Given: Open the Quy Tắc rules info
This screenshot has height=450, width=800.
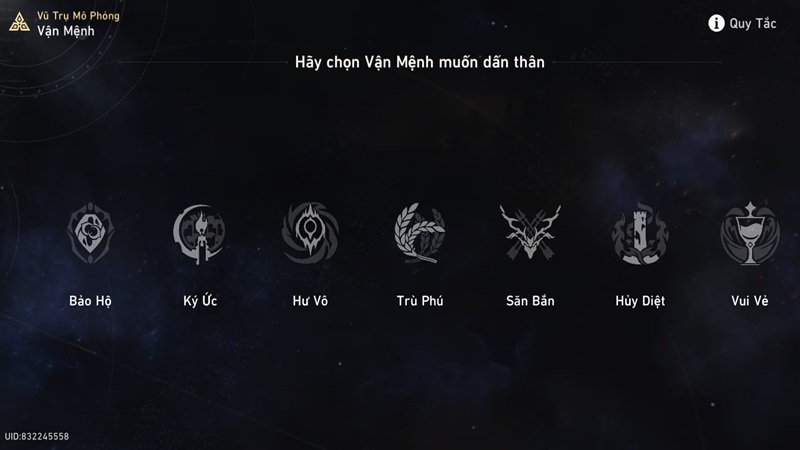Looking at the screenshot, I should 742,23.
